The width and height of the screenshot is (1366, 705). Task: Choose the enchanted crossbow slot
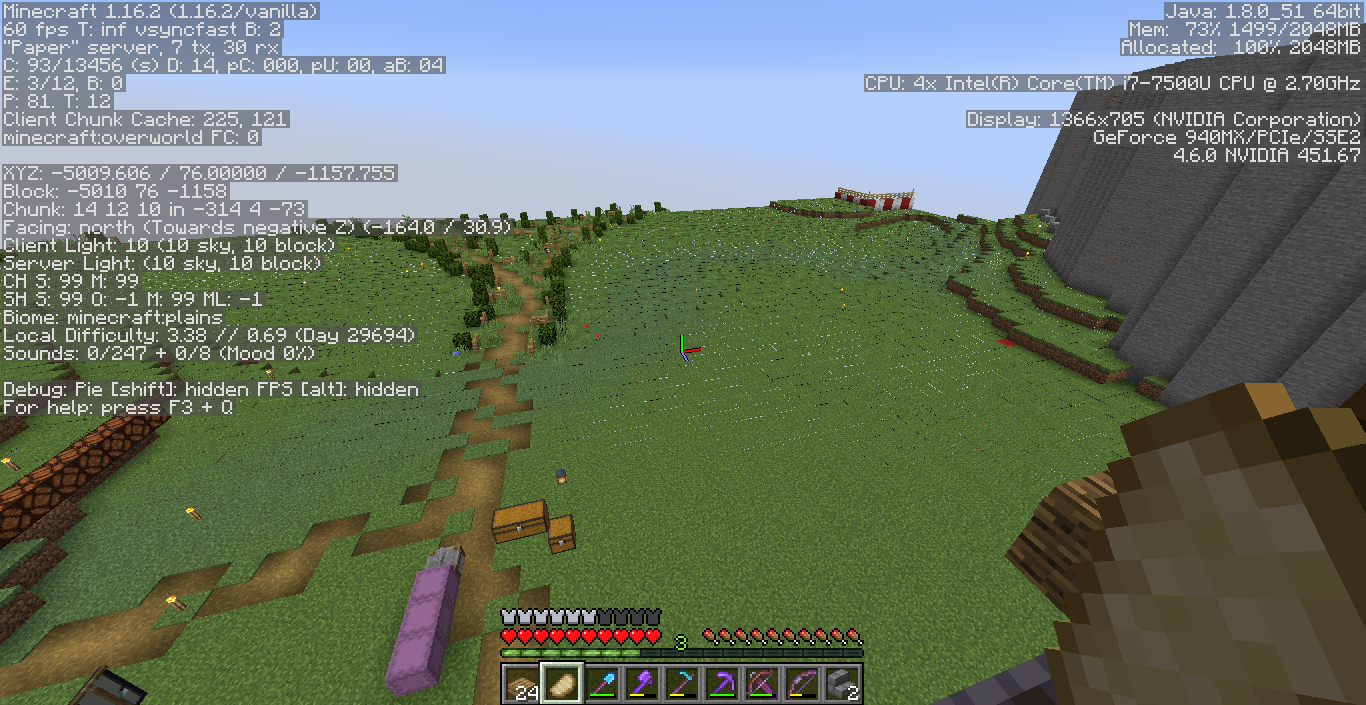pos(761,684)
